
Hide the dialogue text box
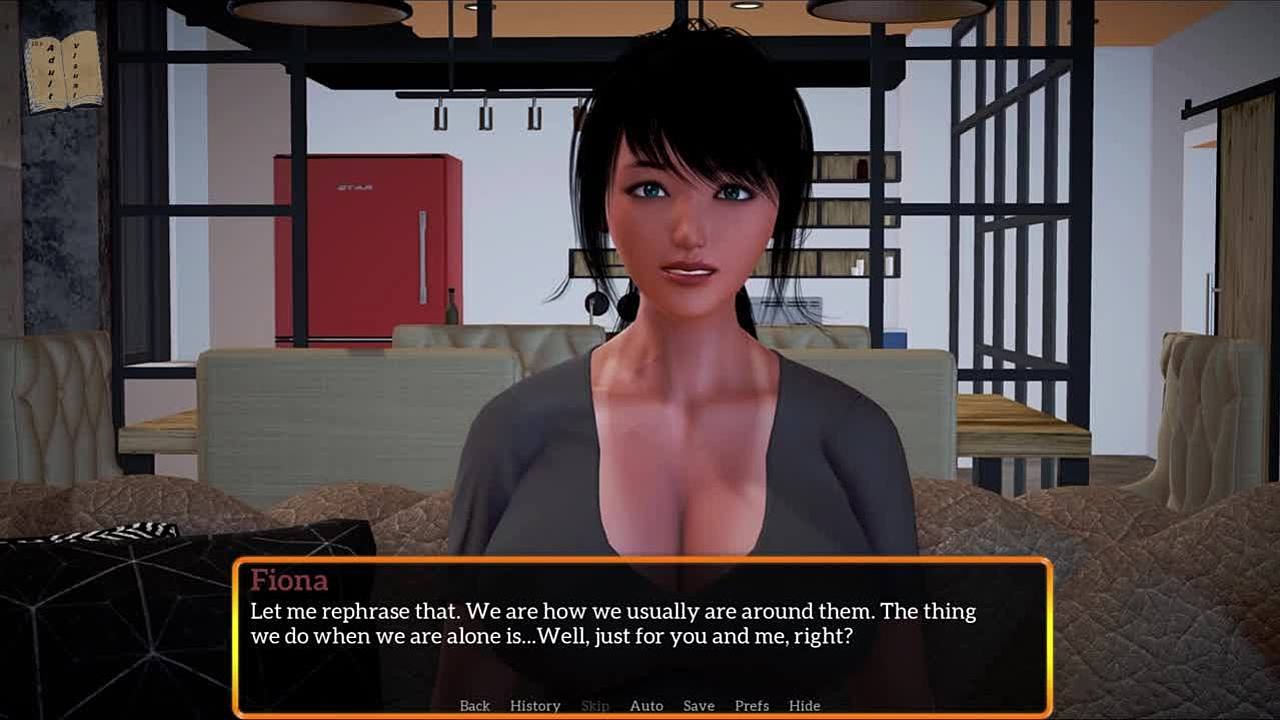(x=804, y=705)
